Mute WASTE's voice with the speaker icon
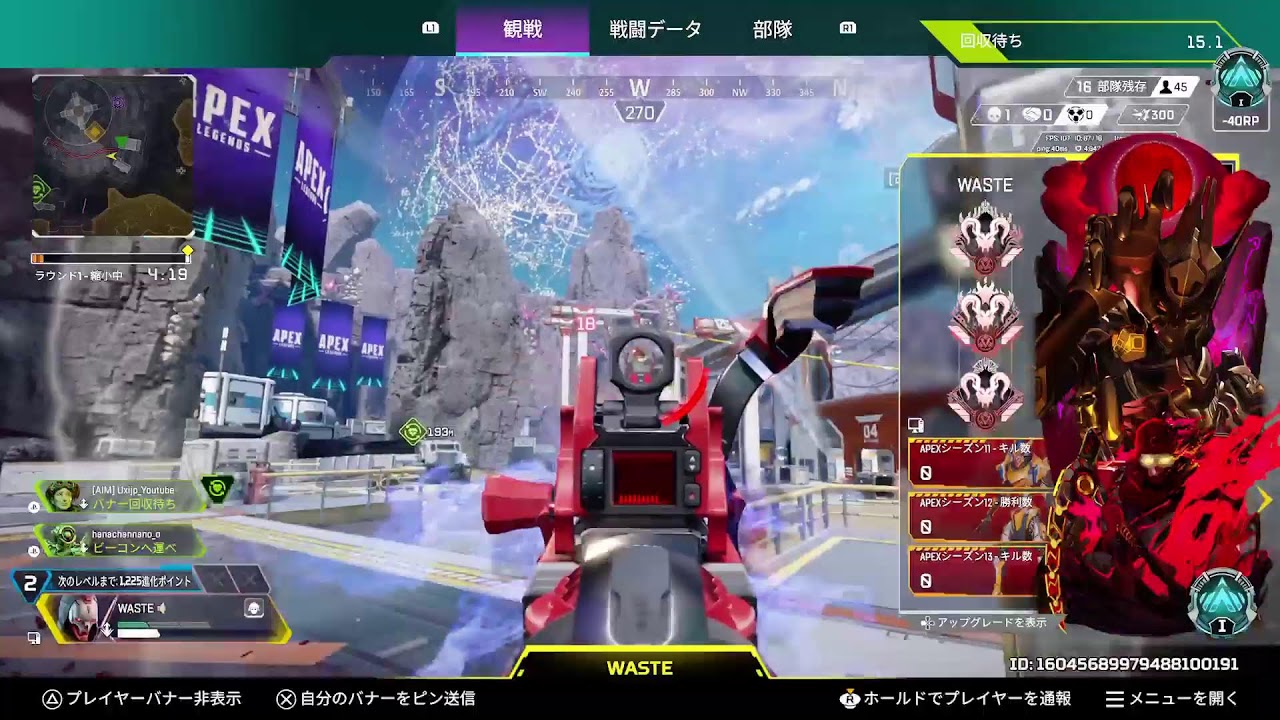The image size is (1280, 720). pyautogui.click(x=161, y=609)
